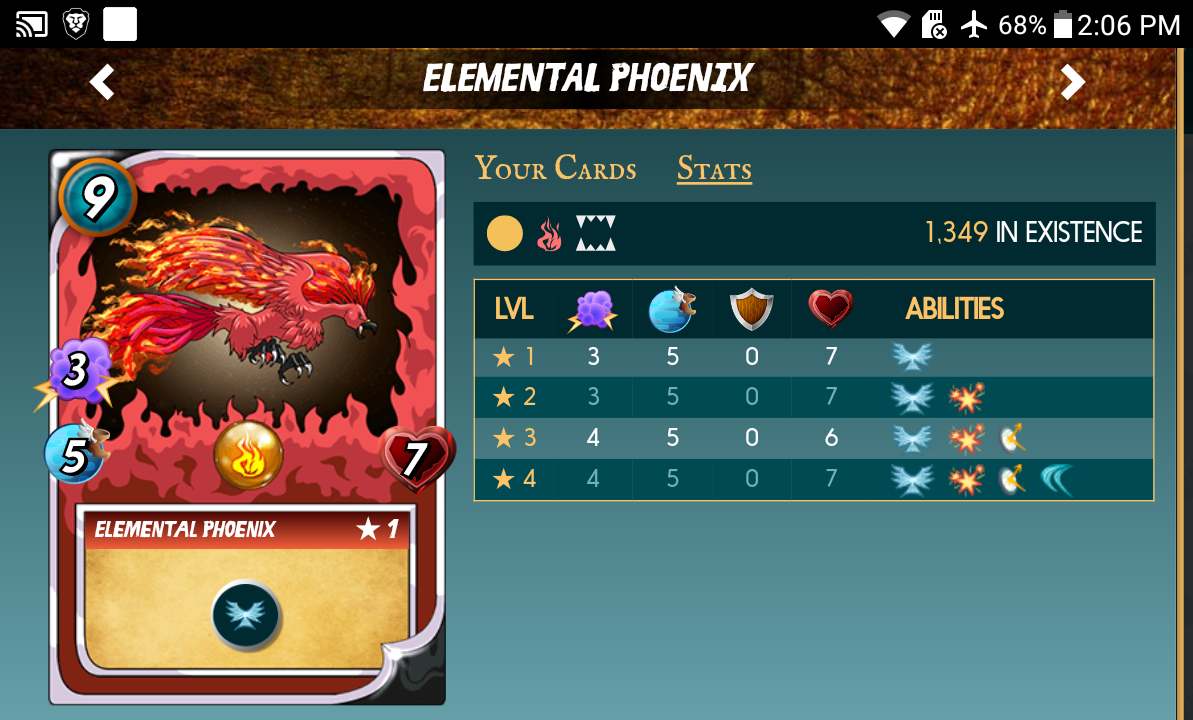Tap the fire splinter flame icon

pos(549,234)
